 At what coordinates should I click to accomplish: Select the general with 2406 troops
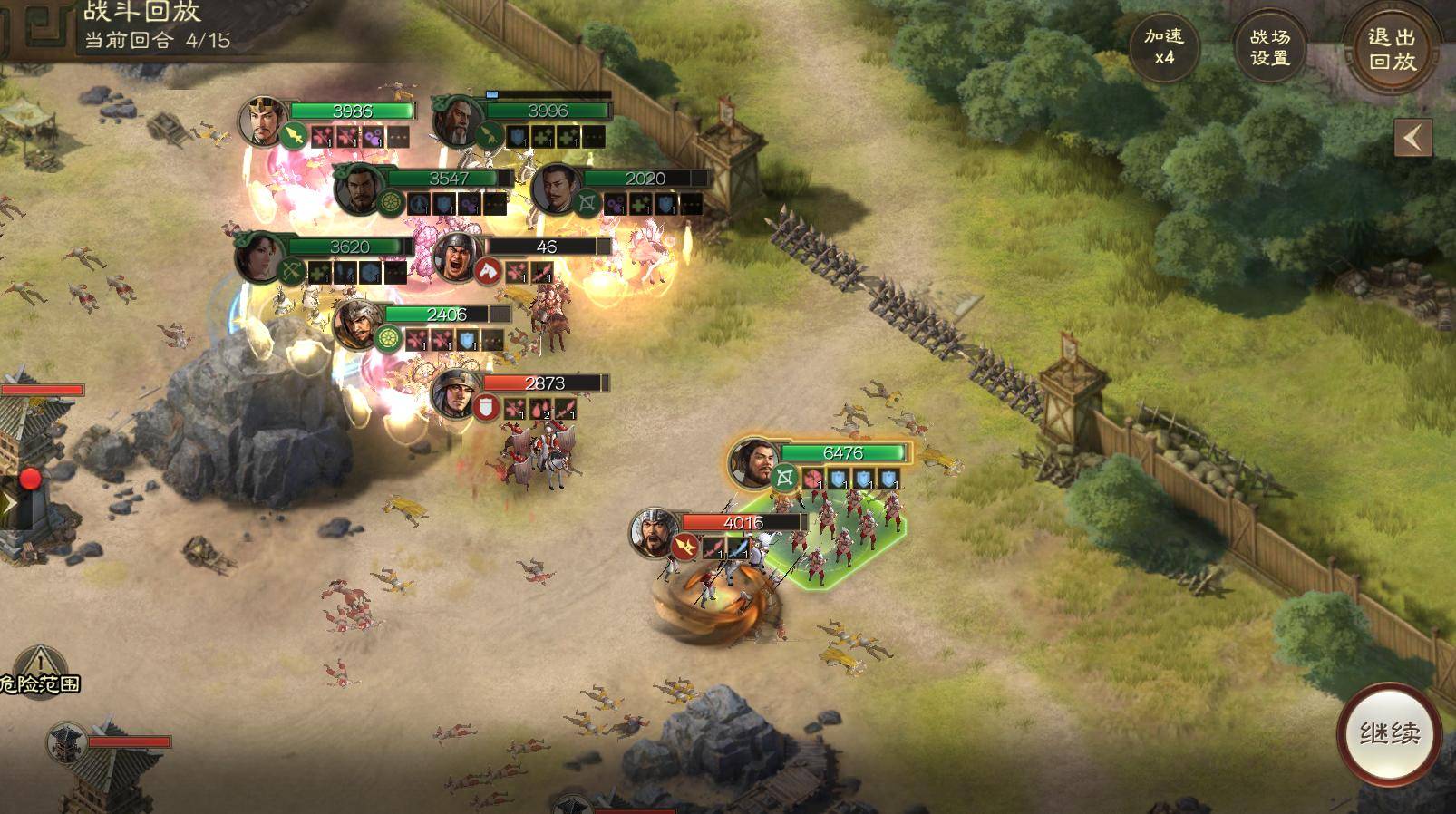tap(358, 325)
